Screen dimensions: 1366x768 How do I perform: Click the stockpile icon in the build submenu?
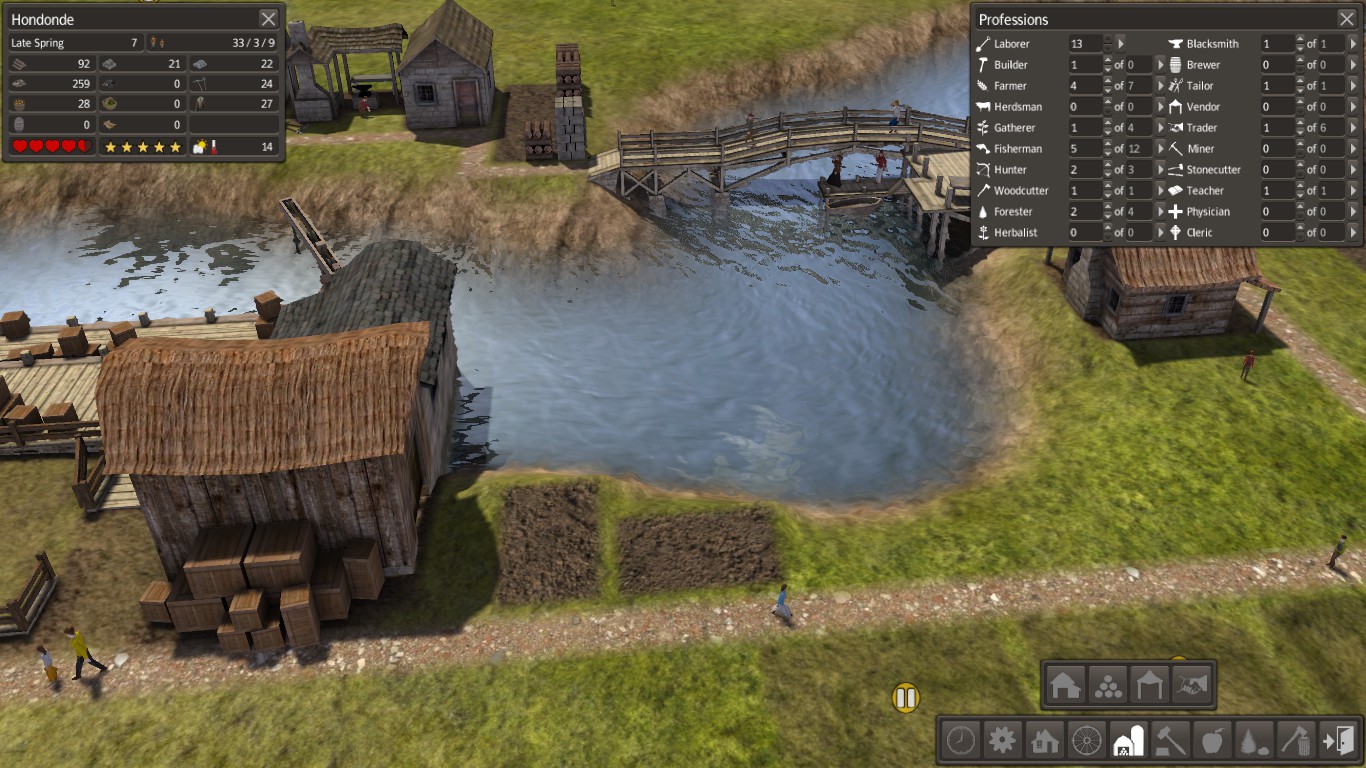click(x=1108, y=685)
